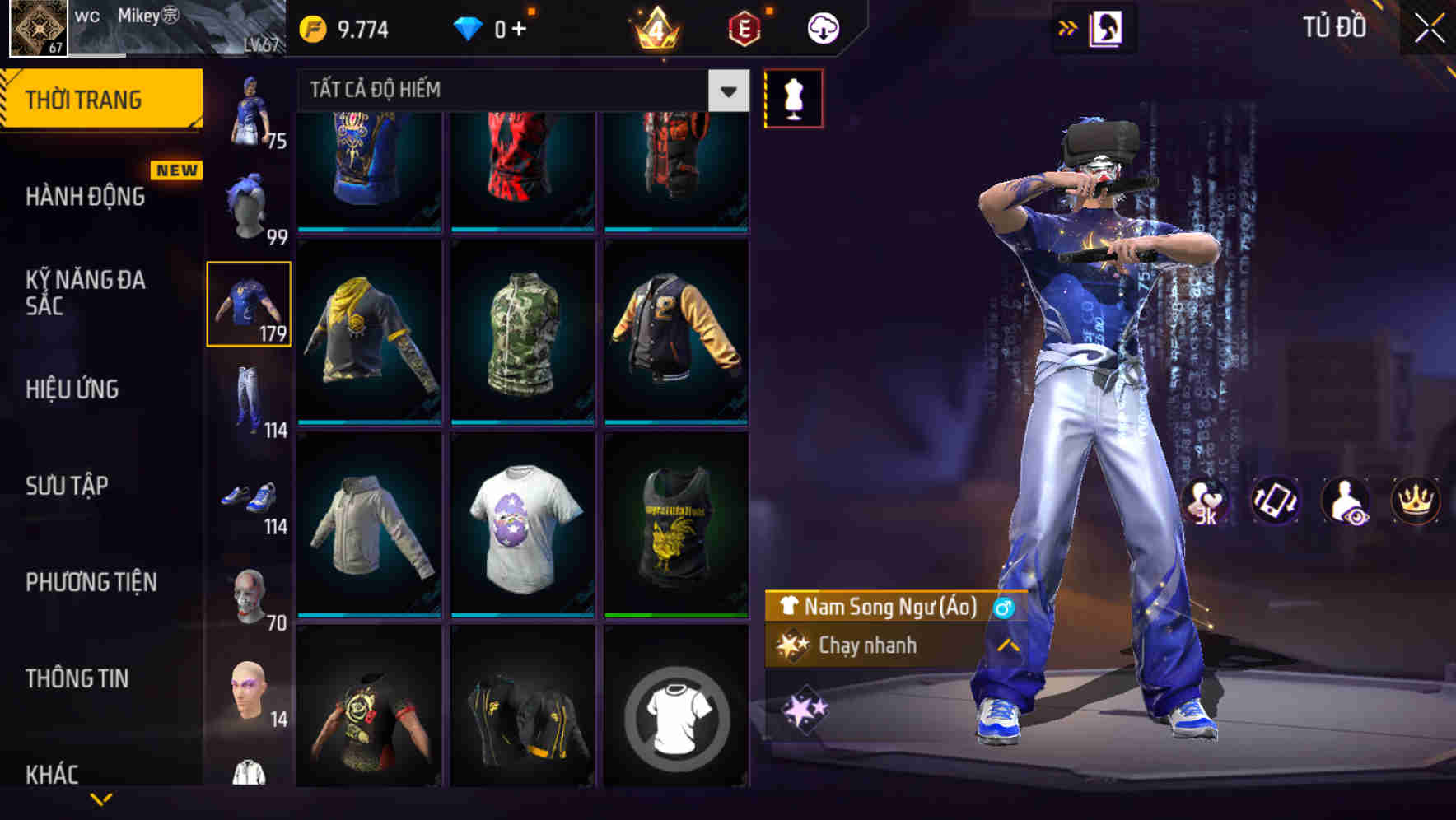Image resolution: width=1456 pixels, height=820 pixels.
Task: Collapse the Chạy nhanh skill panel
Action: [x=1006, y=646]
